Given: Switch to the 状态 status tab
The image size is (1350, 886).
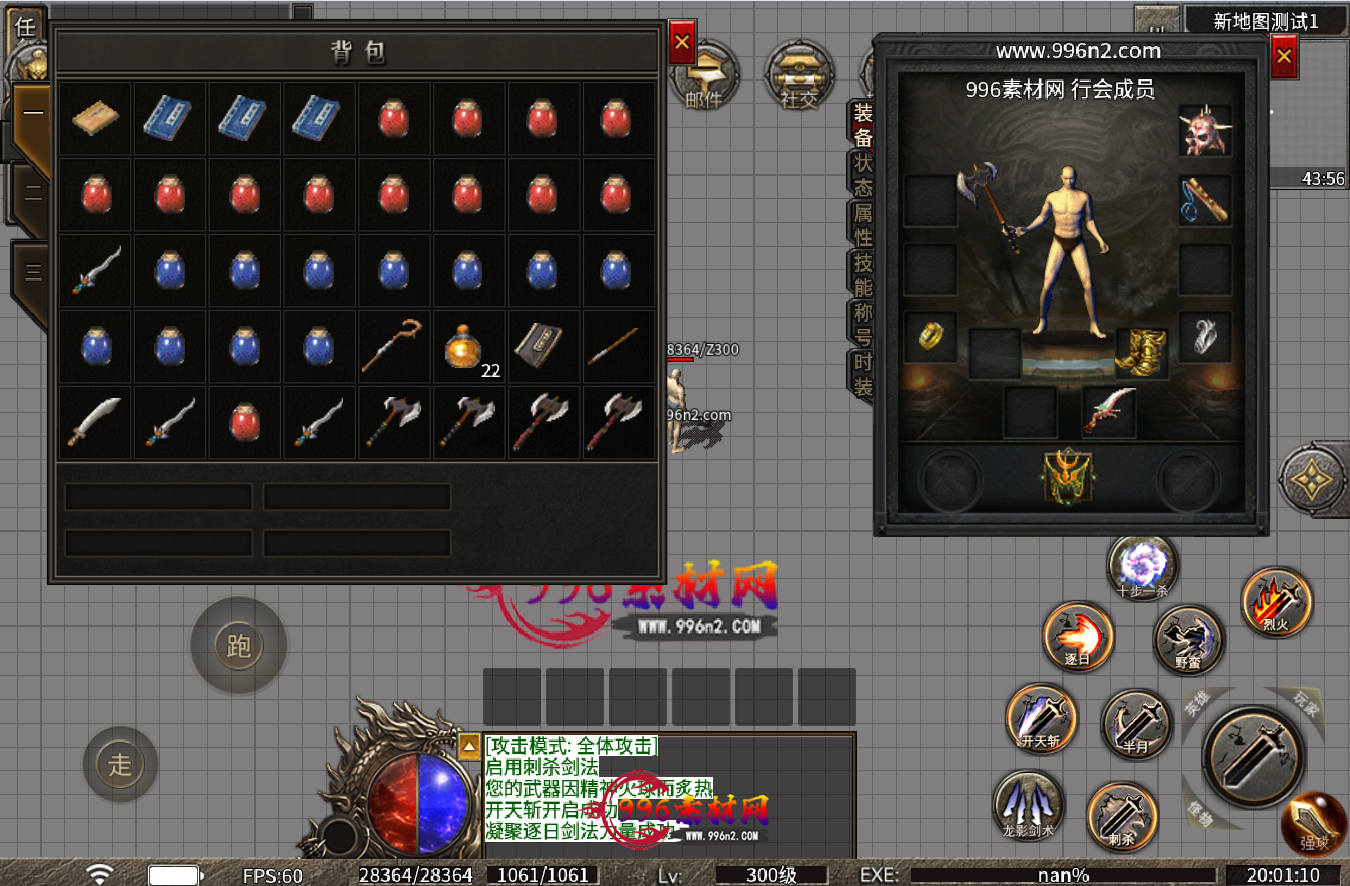Looking at the screenshot, I should (x=862, y=175).
